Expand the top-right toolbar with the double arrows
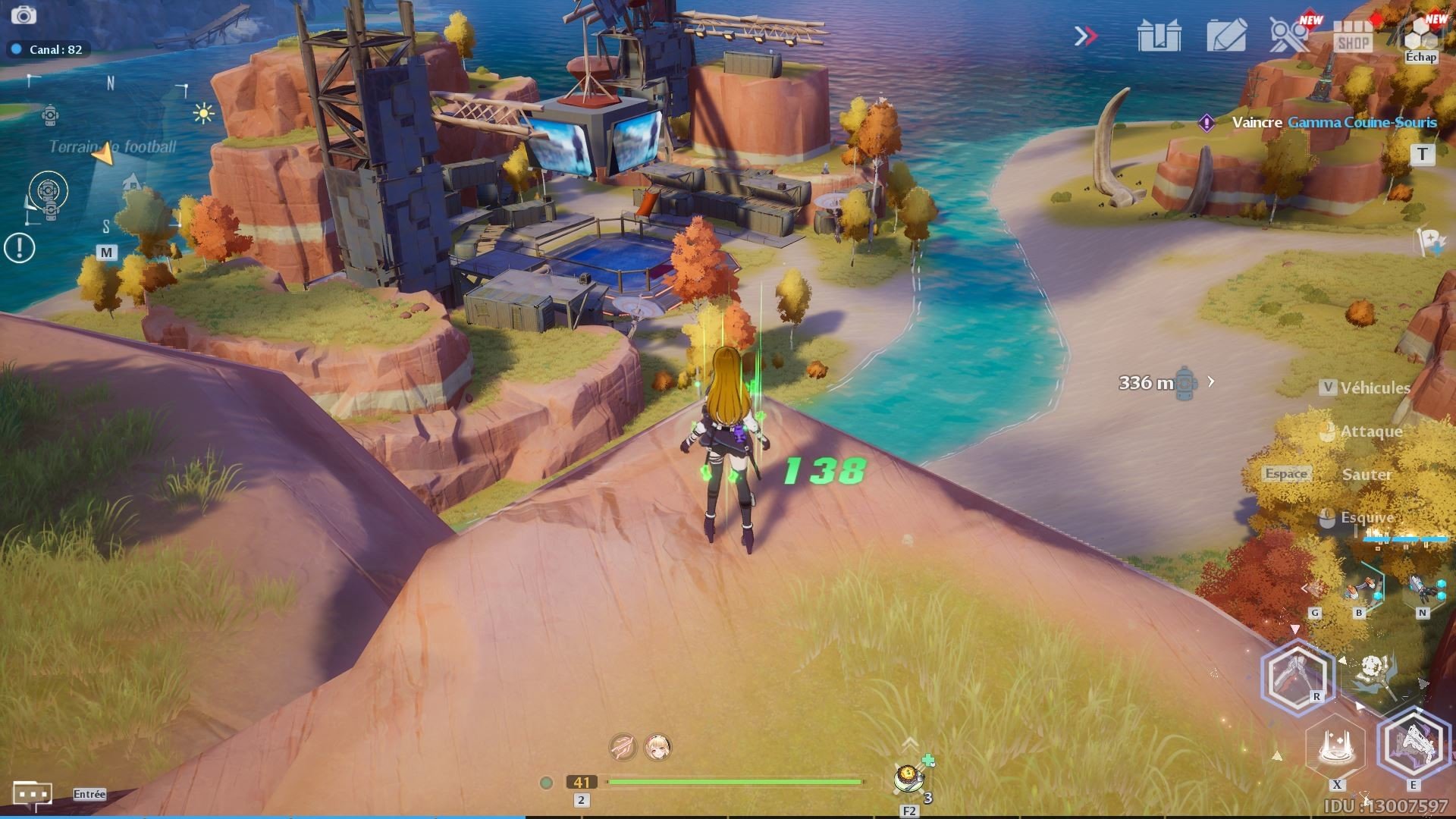The height and width of the screenshot is (819, 1456). [x=1087, y=34]
